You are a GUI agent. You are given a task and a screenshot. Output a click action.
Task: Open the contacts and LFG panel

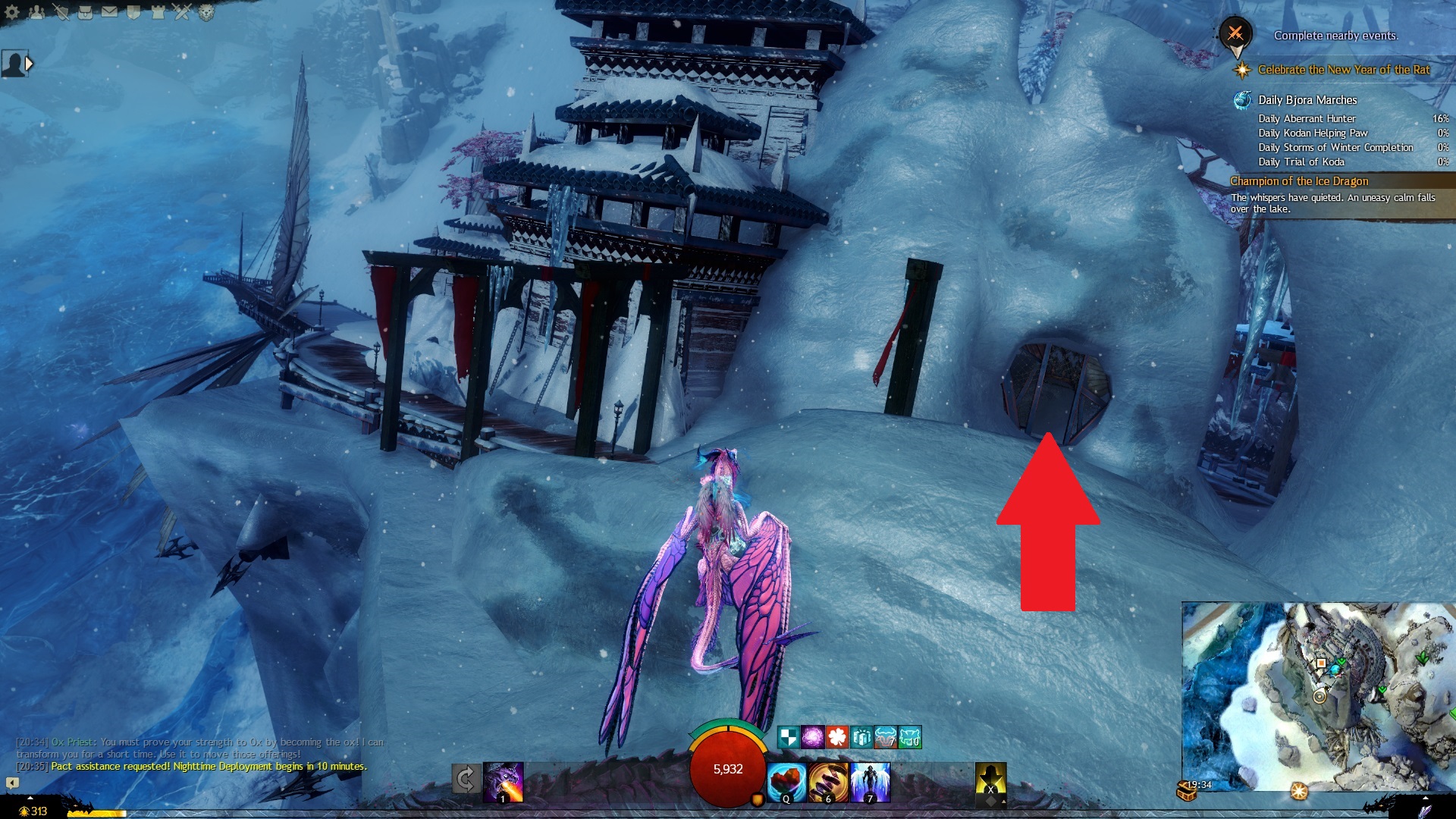[36, 11]
